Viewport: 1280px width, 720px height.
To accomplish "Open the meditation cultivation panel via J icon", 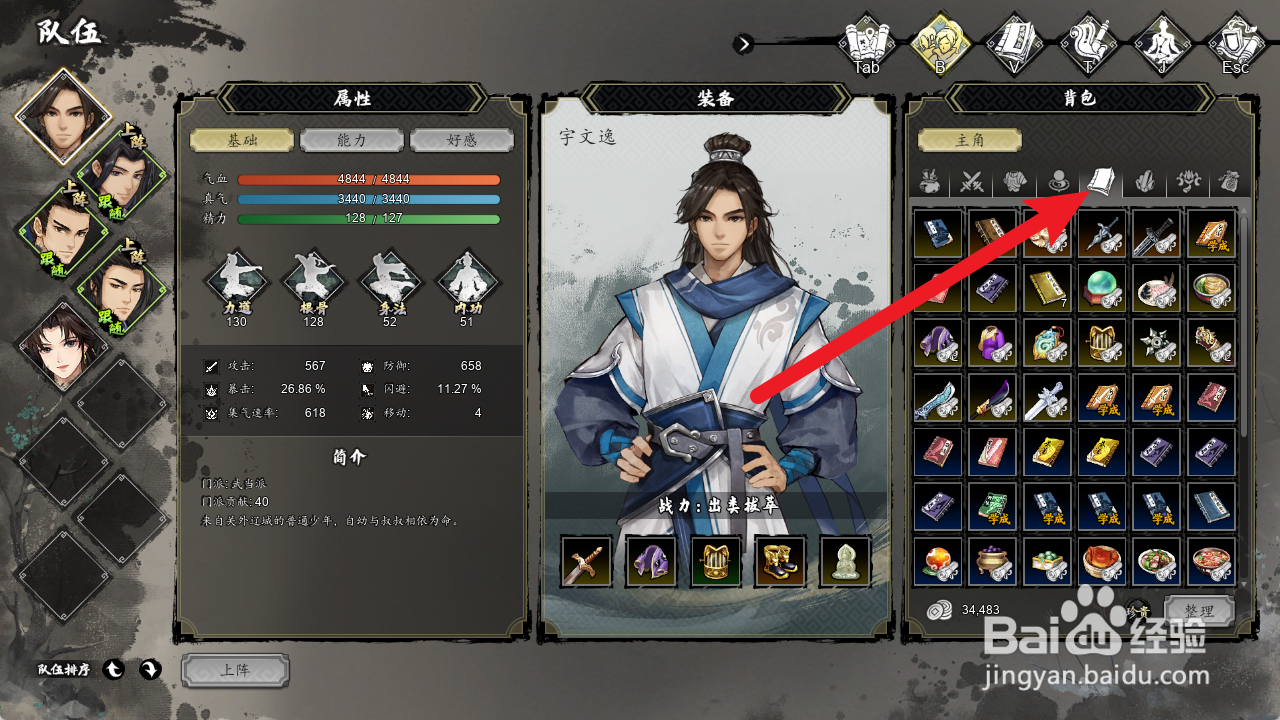I will (1163, 42).
